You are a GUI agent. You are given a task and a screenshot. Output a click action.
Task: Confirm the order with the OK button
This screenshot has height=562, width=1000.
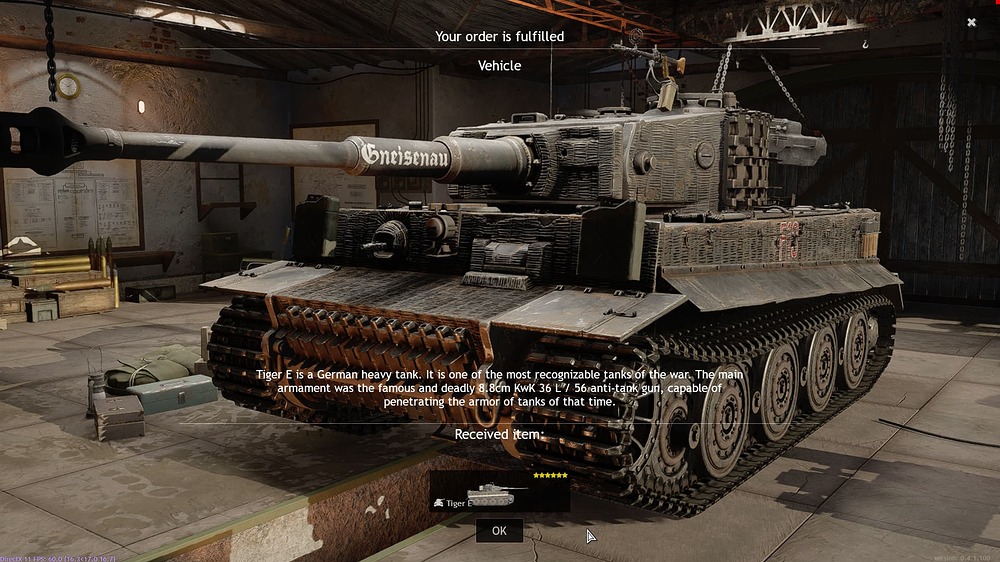pyautogui.click(x=499, y=531)
